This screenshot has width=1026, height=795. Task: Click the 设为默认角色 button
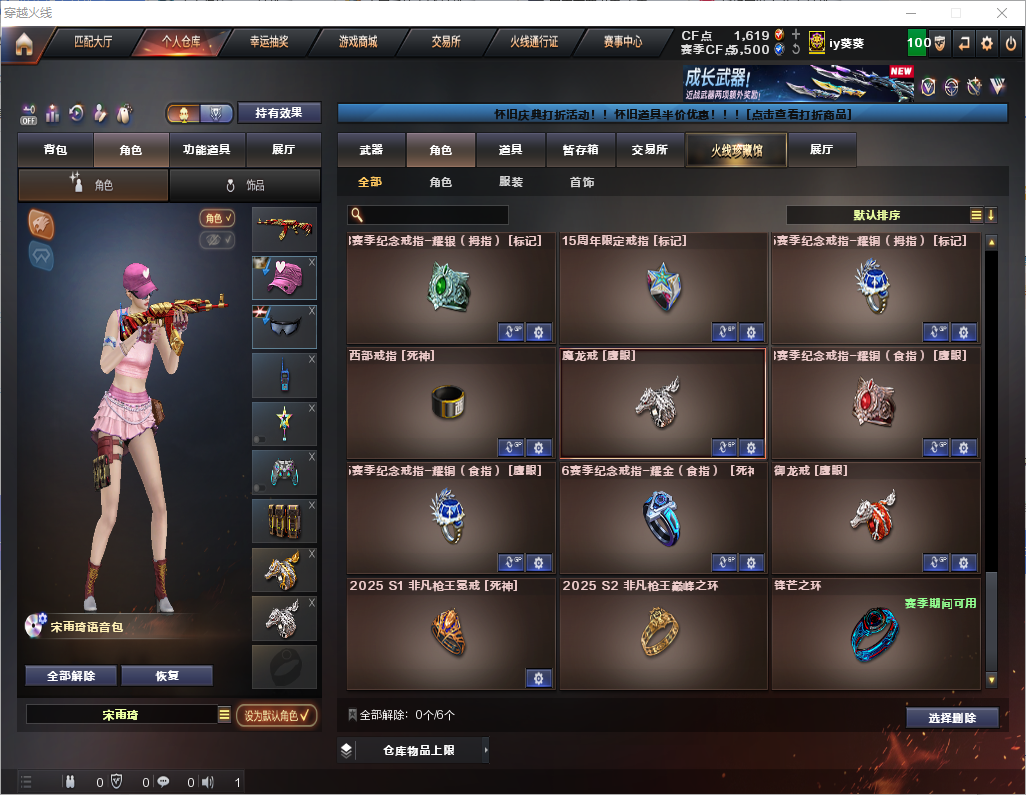(x=276, y=715)
